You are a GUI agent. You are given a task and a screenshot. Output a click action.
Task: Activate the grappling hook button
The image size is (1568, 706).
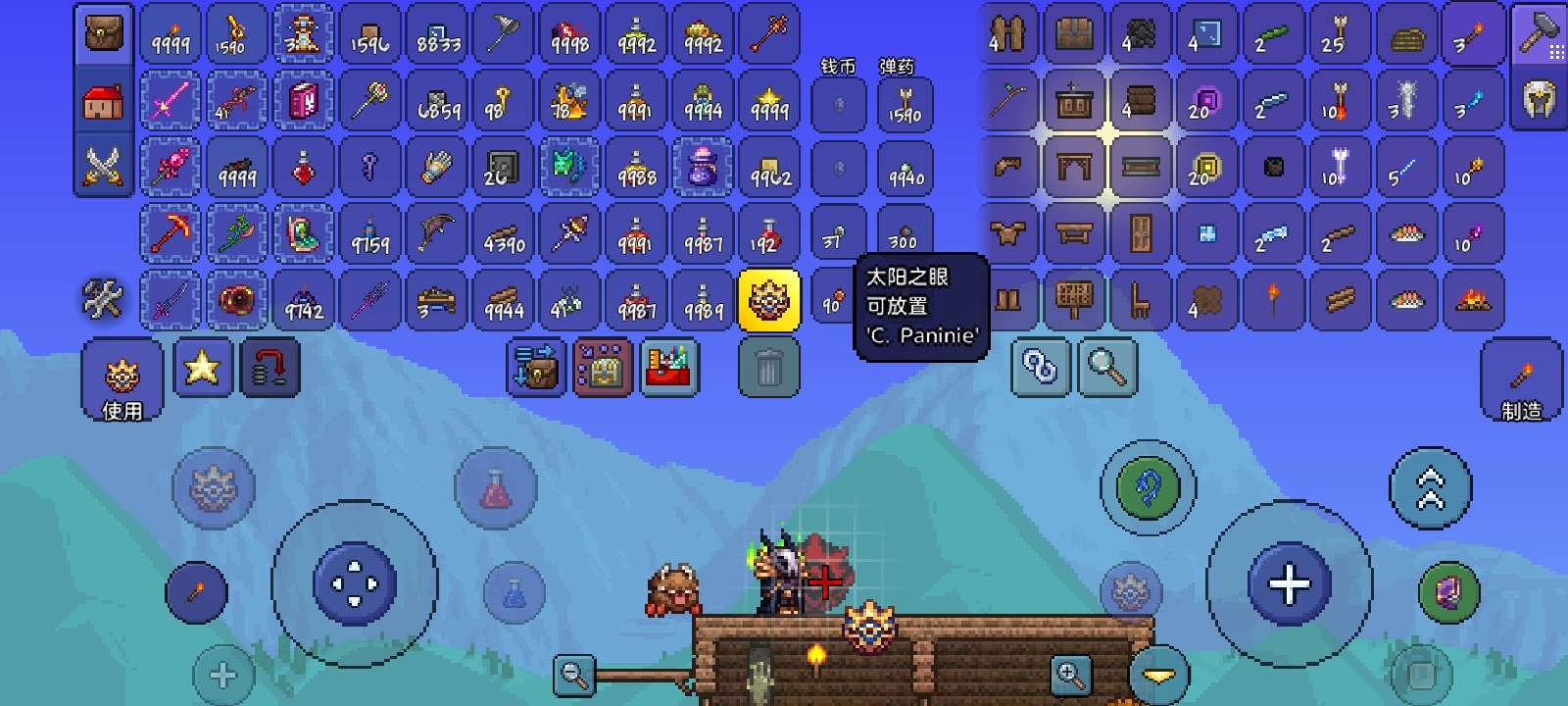pos(1148,487)
